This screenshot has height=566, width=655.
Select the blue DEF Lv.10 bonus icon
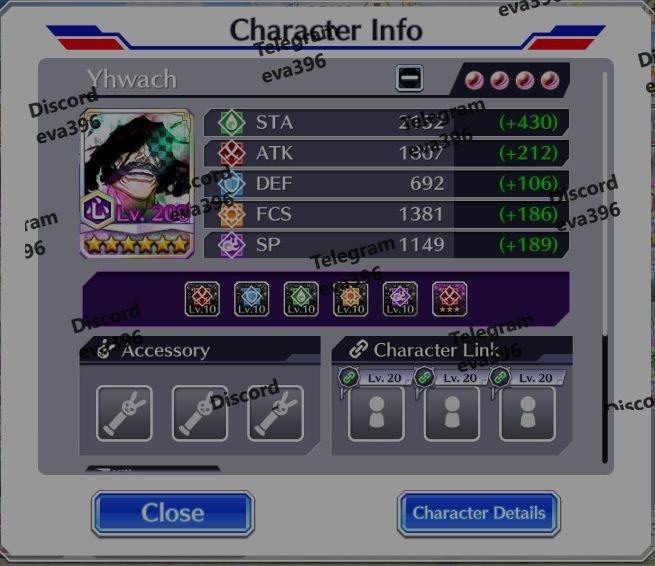(x=252, y=298)
